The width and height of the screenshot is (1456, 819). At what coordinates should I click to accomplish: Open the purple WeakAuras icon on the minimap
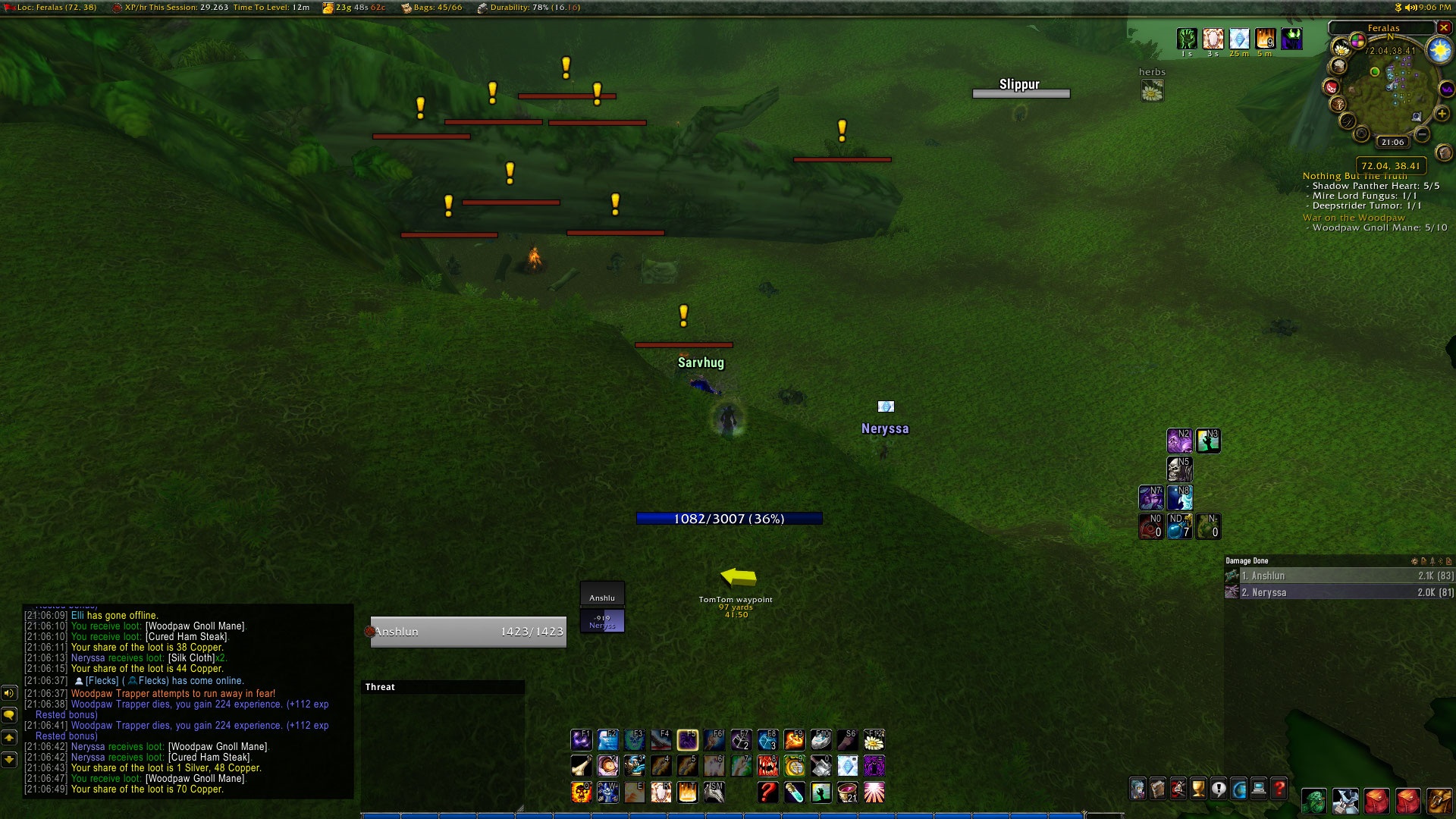[1447, 89]
